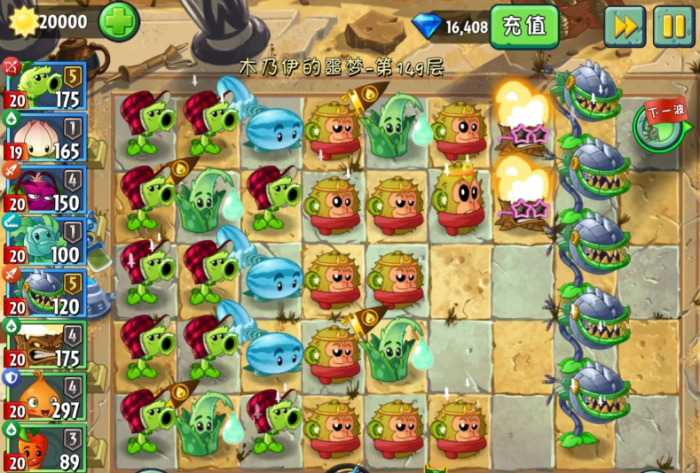Screen dimensions: 700x473
Task: Select the brown nut seed packet costing 175
Action: click(x=46, y=345)
